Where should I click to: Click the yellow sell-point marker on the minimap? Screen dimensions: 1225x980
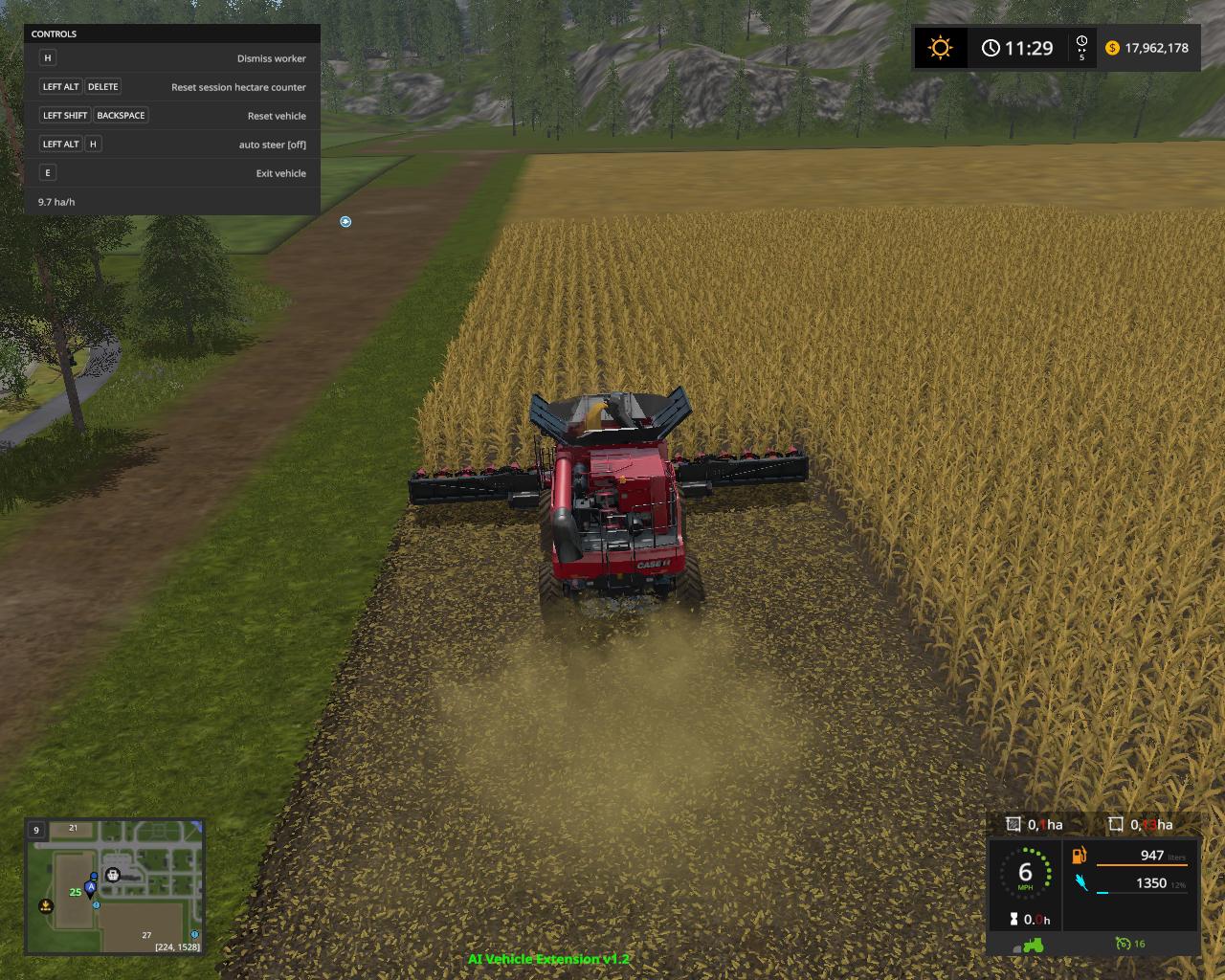coord(45,905)
